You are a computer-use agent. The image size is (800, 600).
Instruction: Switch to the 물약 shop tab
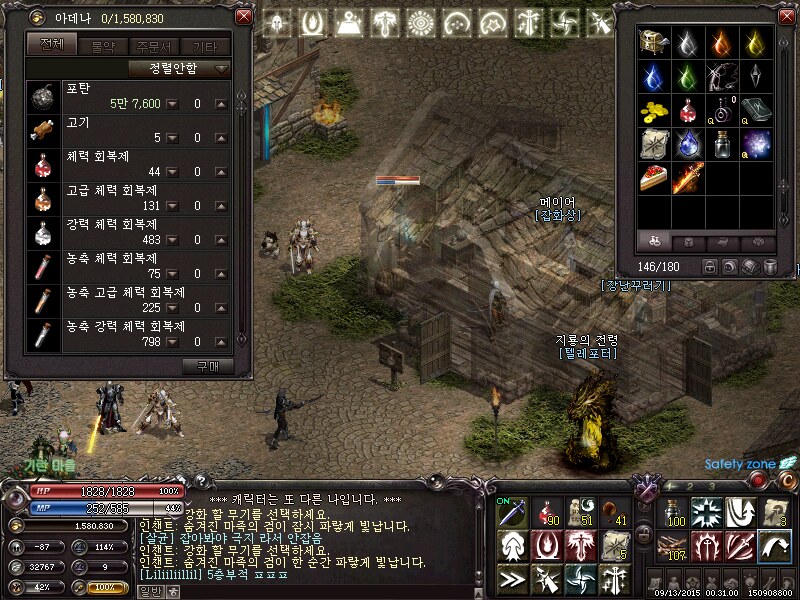pos(102,46)
